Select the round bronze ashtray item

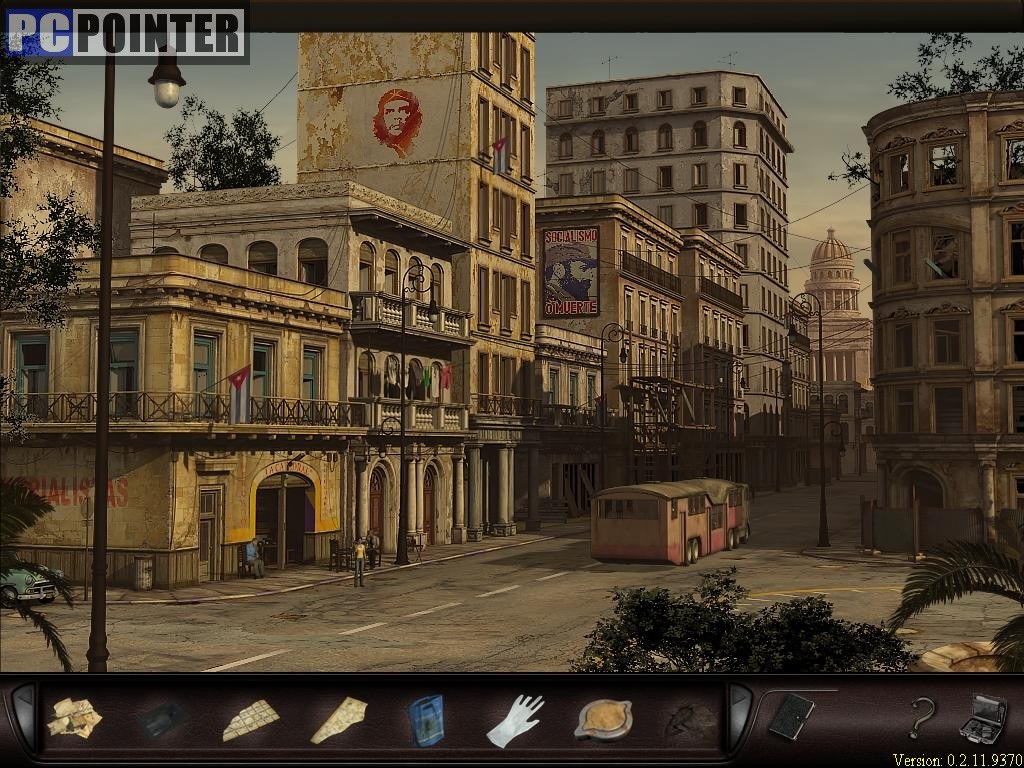pyautogui.click(x=603, y=720)
